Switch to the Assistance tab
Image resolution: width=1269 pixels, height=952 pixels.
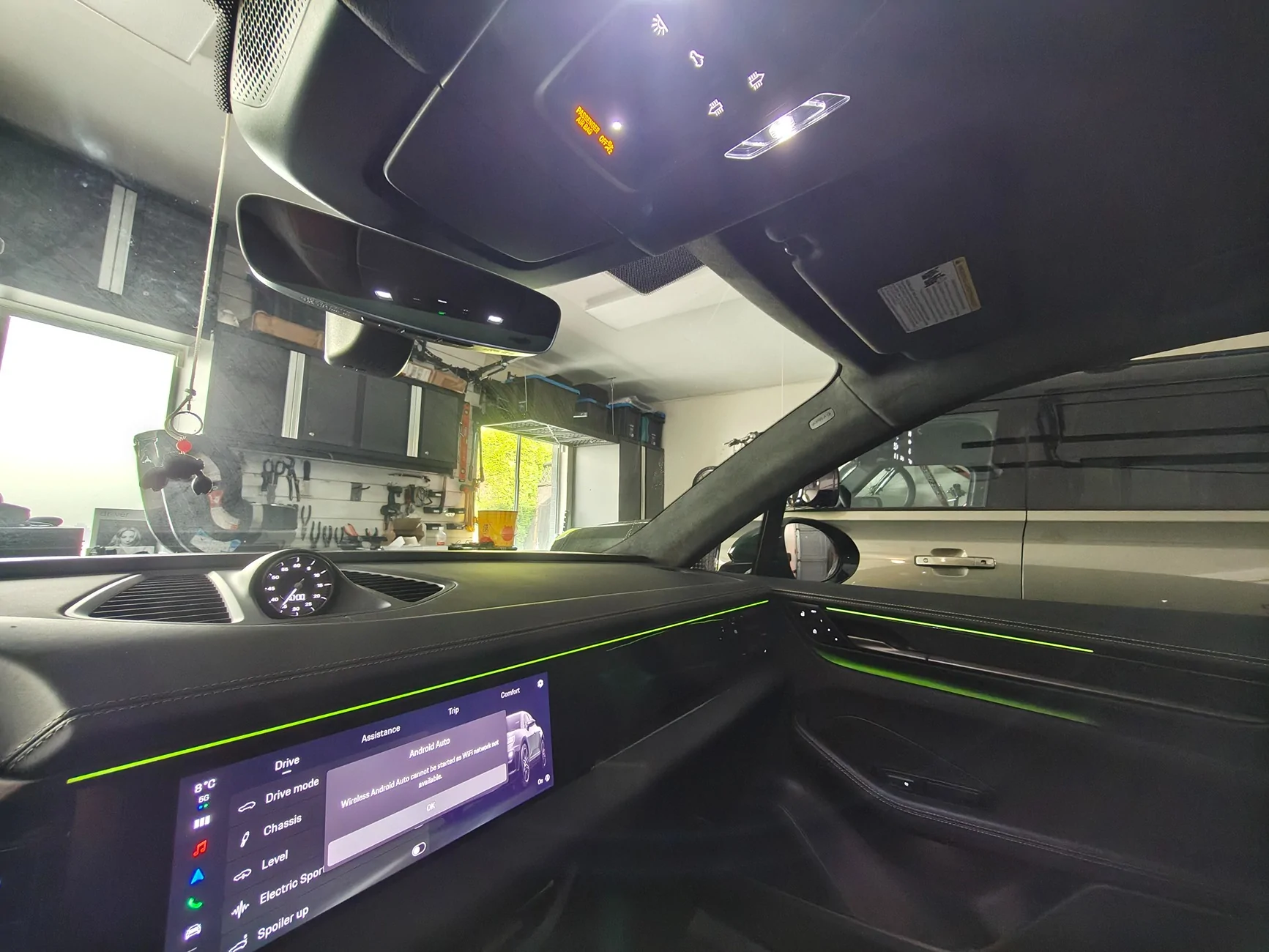[x=381, y=732]
